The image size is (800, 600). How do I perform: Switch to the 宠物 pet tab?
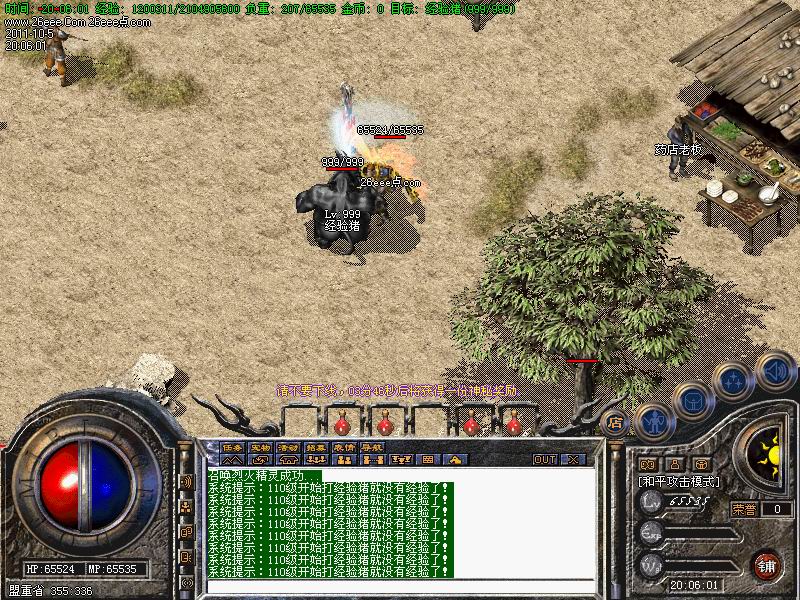261,447
